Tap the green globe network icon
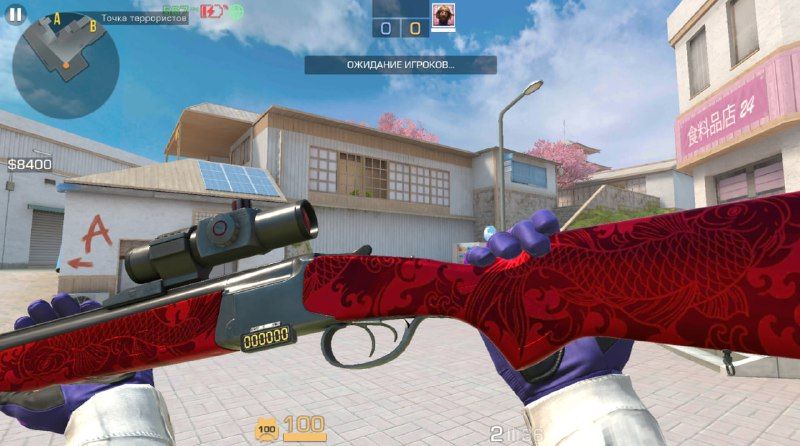 pyautogui.click(x=236, y=12)
